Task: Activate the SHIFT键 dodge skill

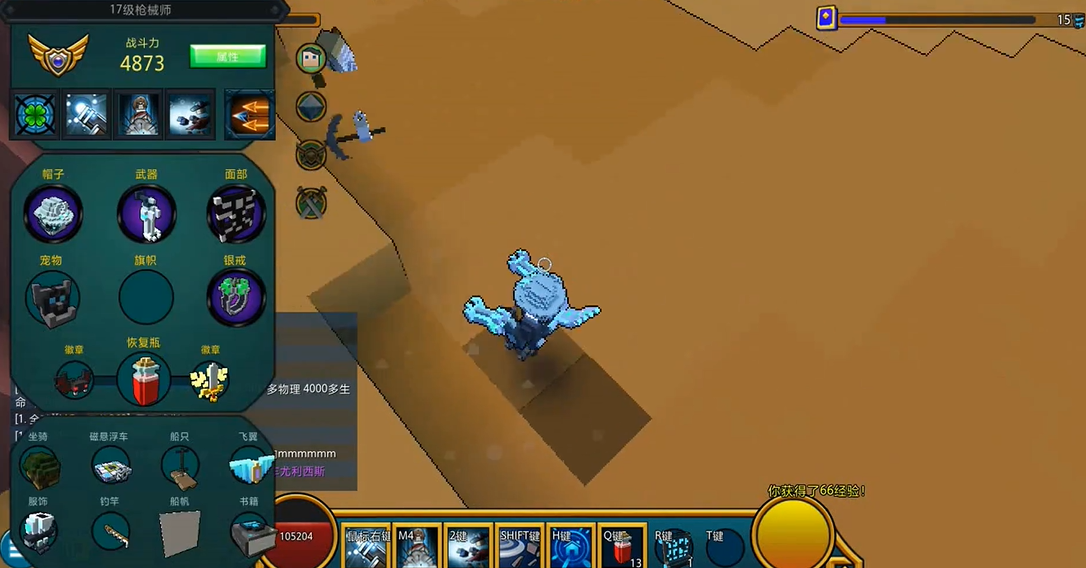Action: tap(520, 548)
